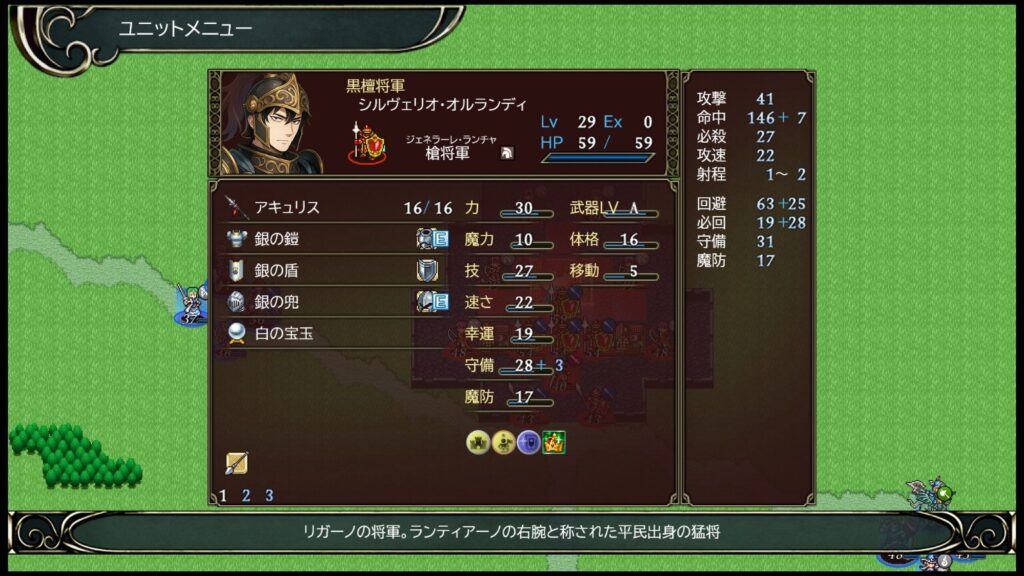Image resolution: width=1024 pixels, height=576 pixels.
Task: Switch to page 3 of the unit menu
Action: tap(269, 495)
